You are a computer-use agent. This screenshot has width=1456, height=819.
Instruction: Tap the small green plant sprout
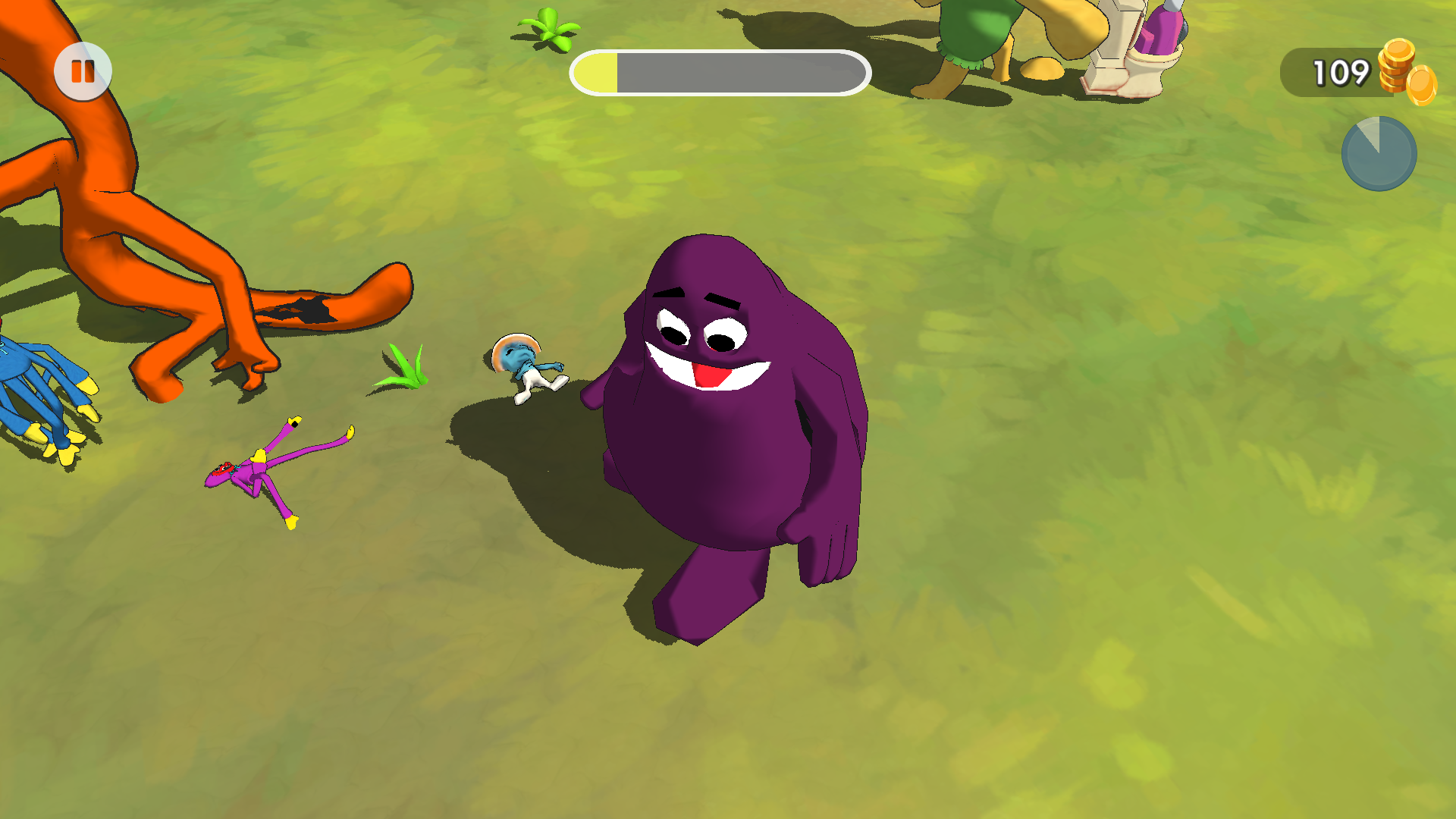pos(548,27)
